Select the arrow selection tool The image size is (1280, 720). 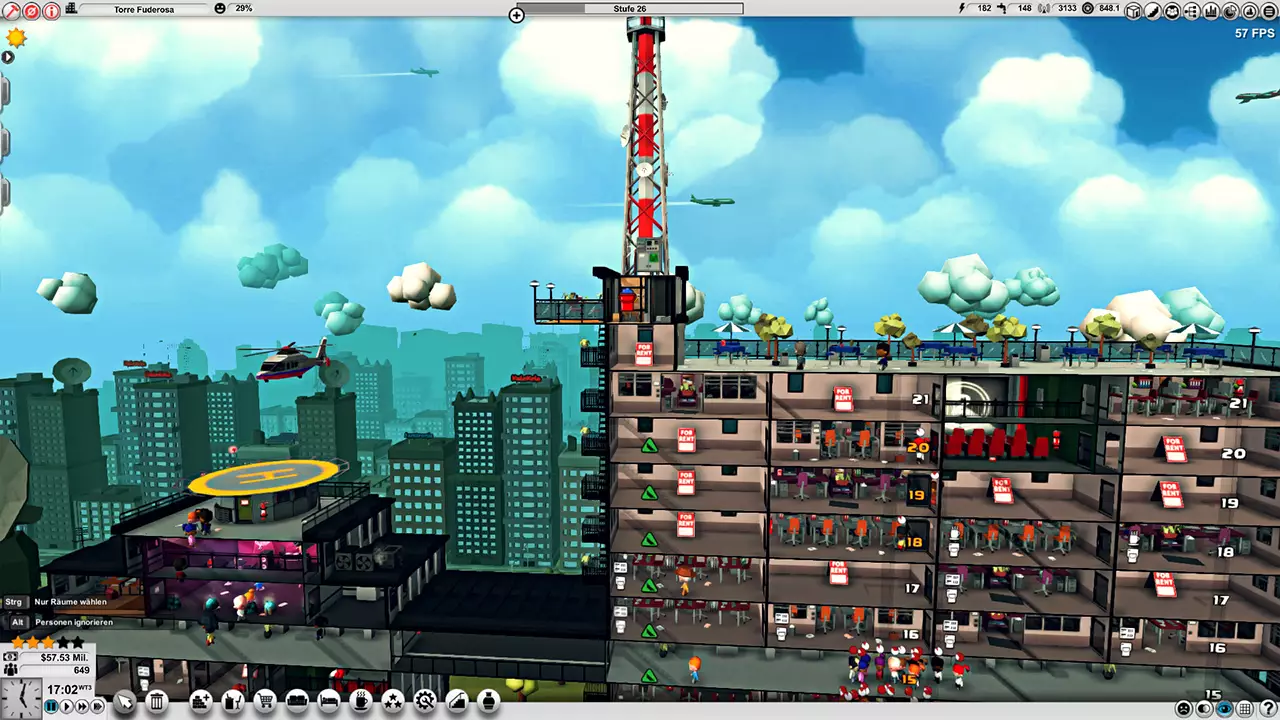coord(124,702)
